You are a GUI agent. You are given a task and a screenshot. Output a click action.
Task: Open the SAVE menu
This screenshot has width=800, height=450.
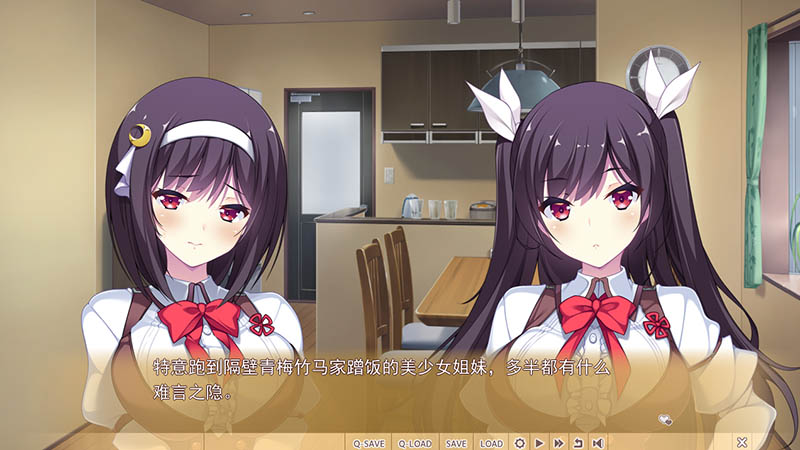(456, 442)
